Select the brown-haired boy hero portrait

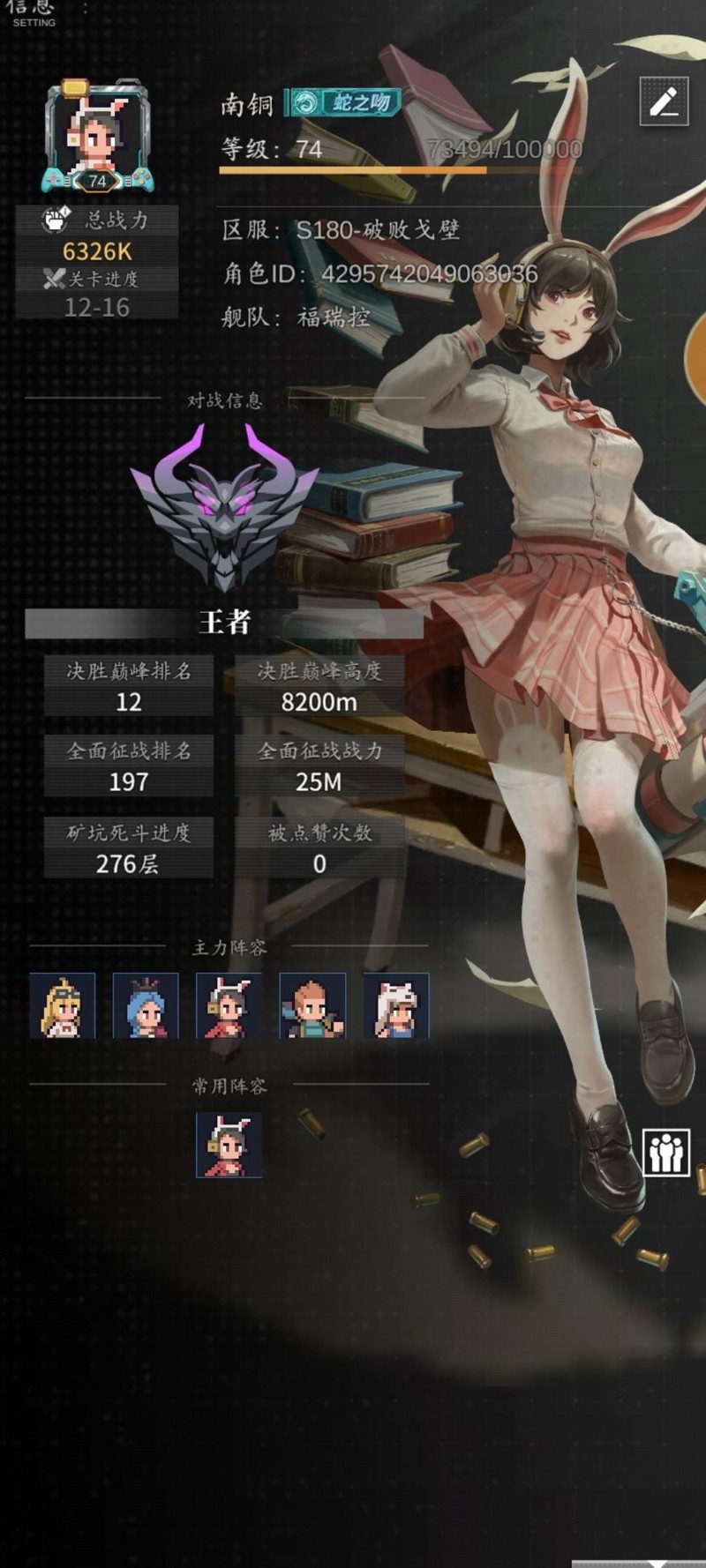tap(312, 1005)
